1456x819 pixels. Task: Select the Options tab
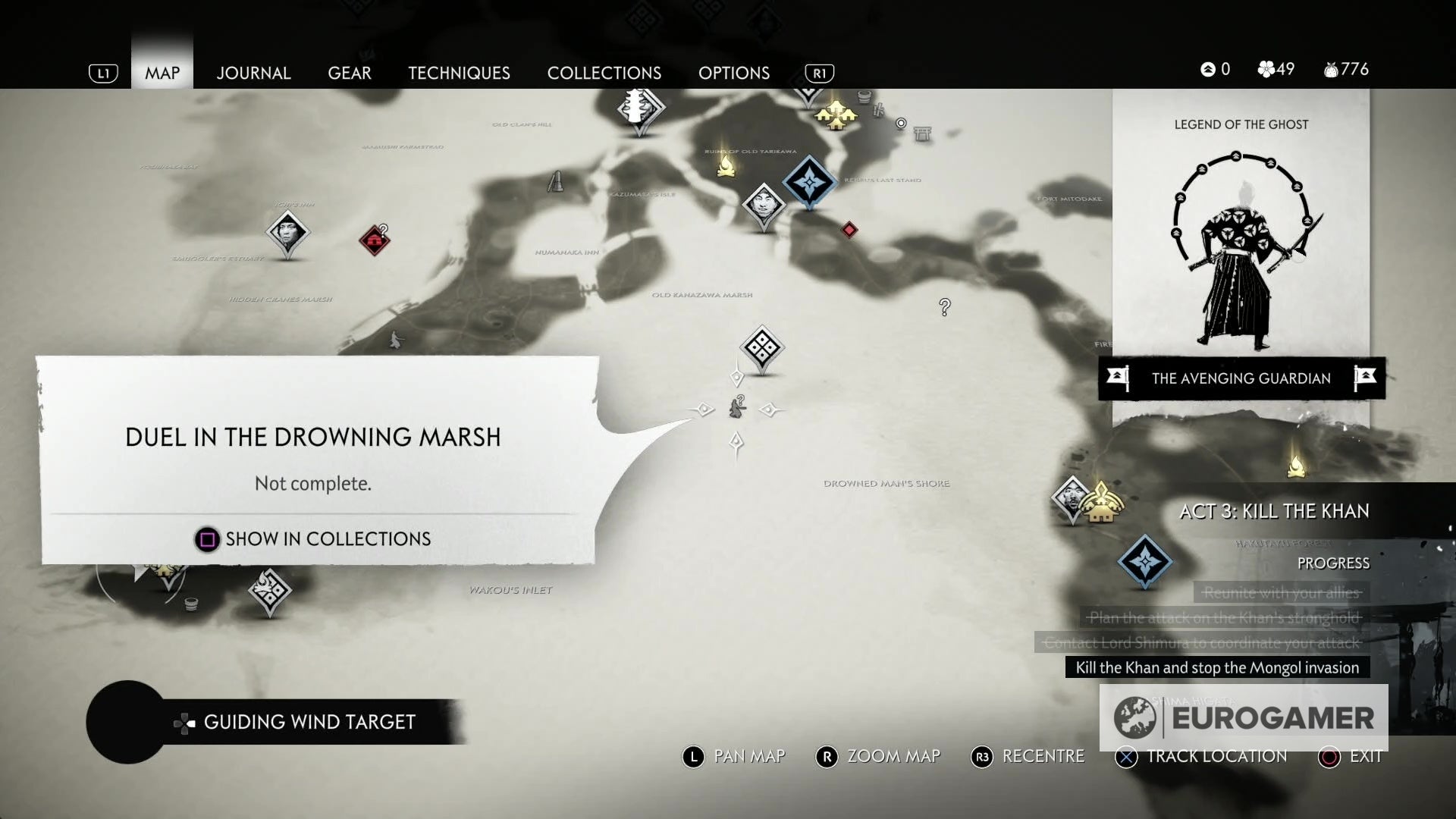click(x=734, y=73)
